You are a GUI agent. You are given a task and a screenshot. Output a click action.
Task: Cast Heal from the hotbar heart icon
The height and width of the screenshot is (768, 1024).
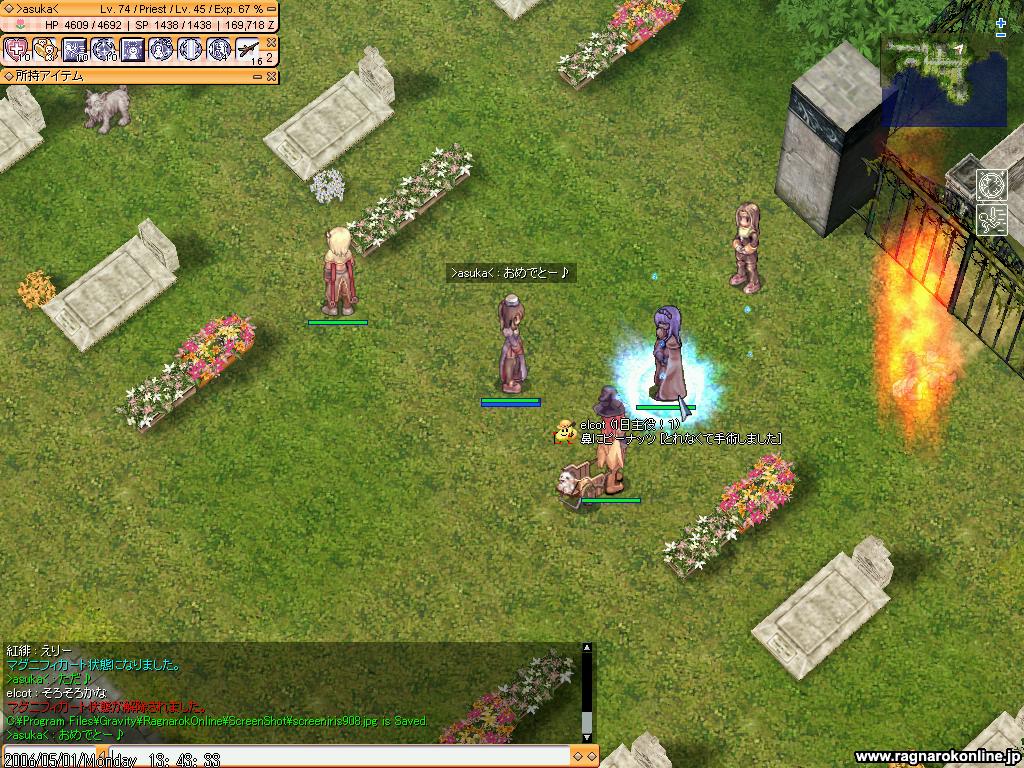tap(17, 49)
